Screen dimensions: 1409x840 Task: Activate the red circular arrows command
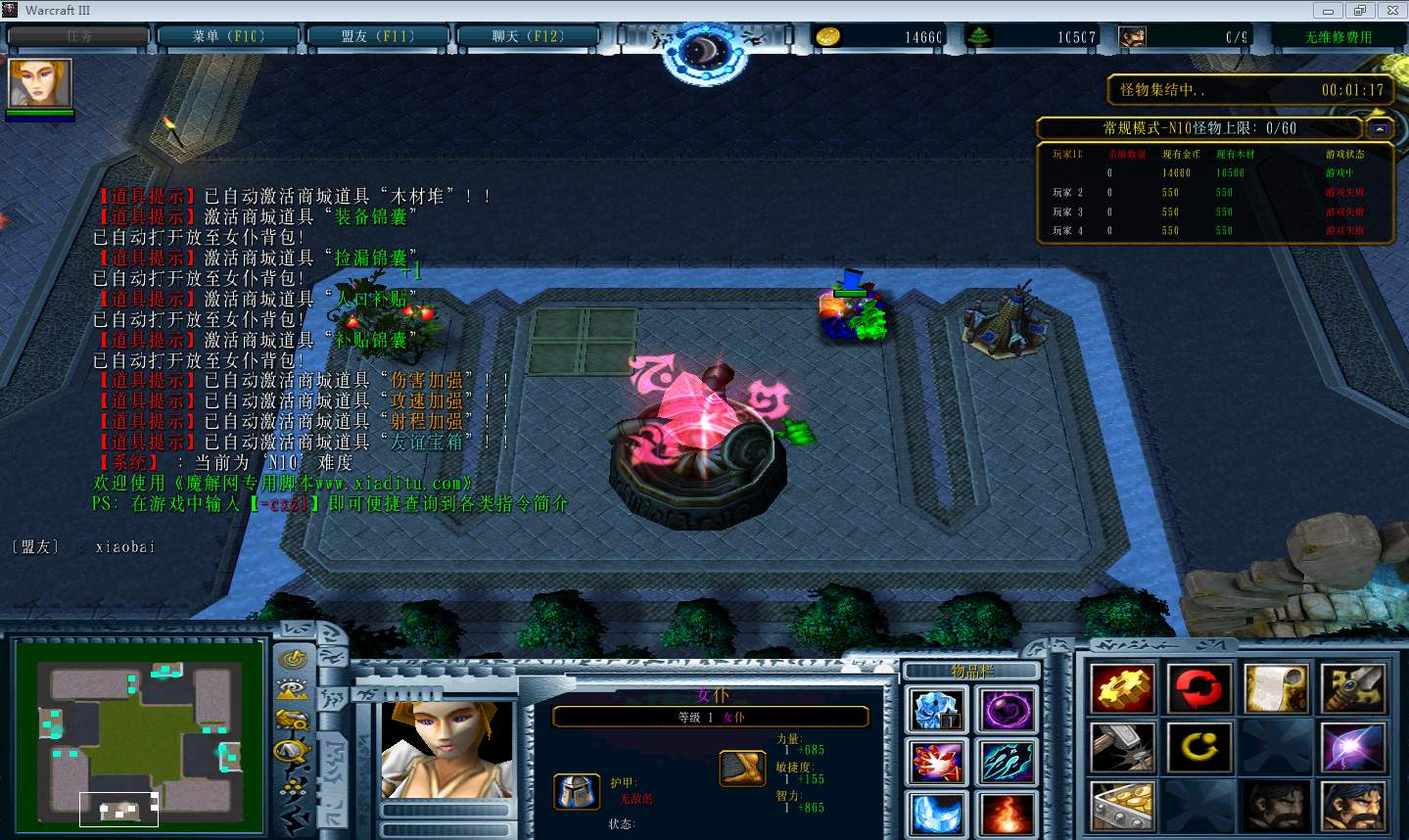(1198, 689)
